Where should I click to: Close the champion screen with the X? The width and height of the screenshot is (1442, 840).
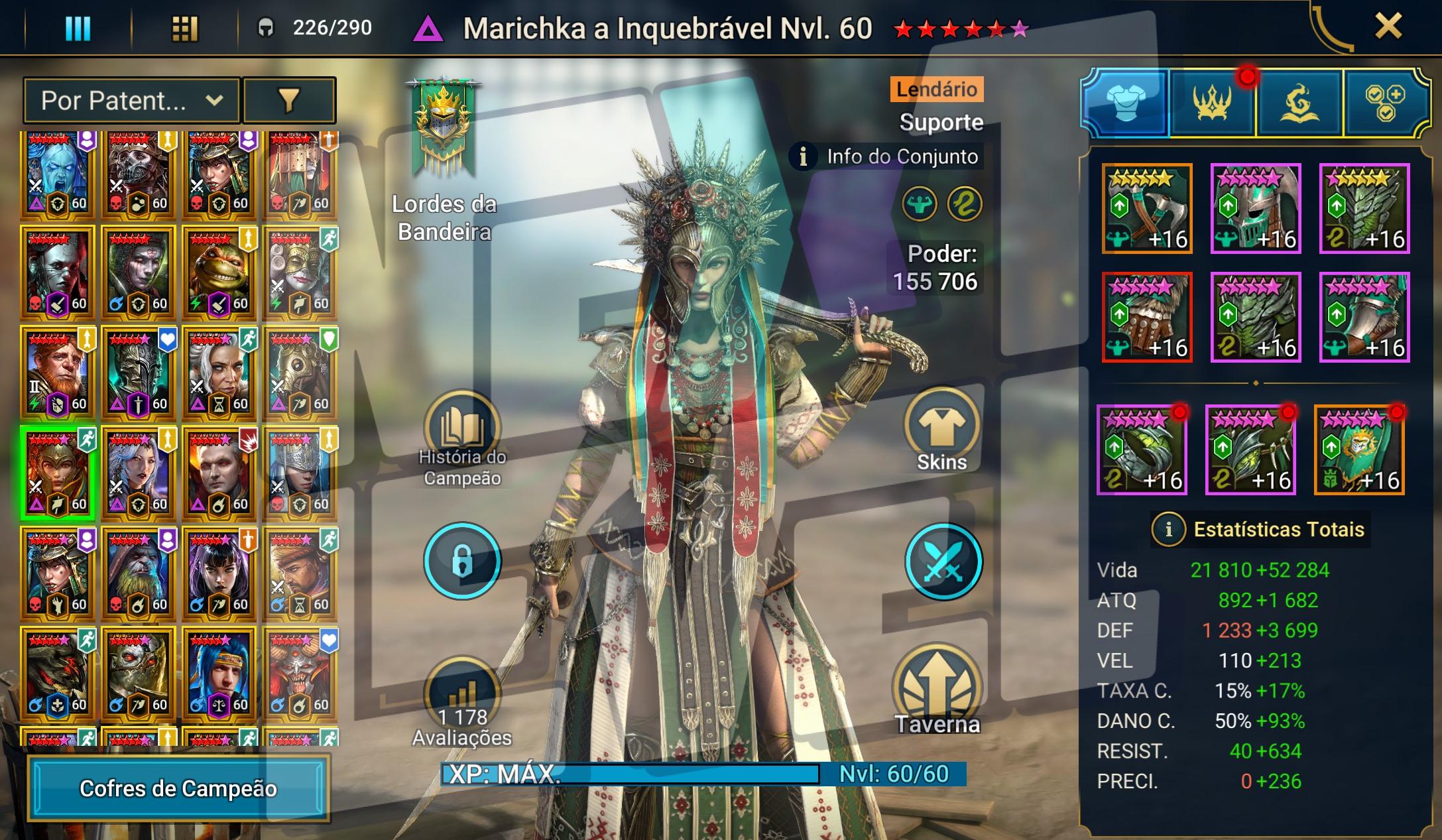(1388, 27)
